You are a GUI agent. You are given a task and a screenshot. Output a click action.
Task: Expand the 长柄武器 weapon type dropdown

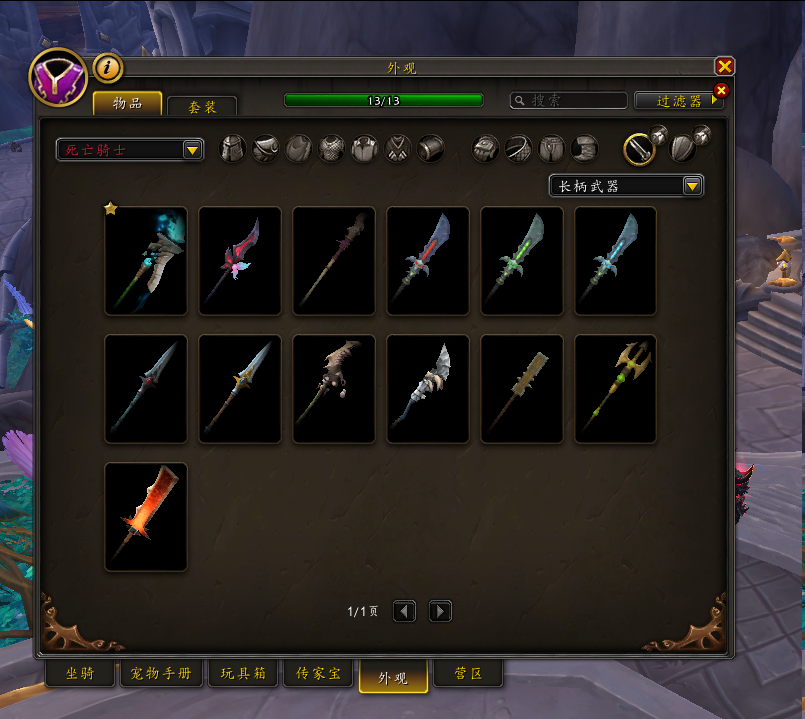pyautogui.click(x=626, y=186)
